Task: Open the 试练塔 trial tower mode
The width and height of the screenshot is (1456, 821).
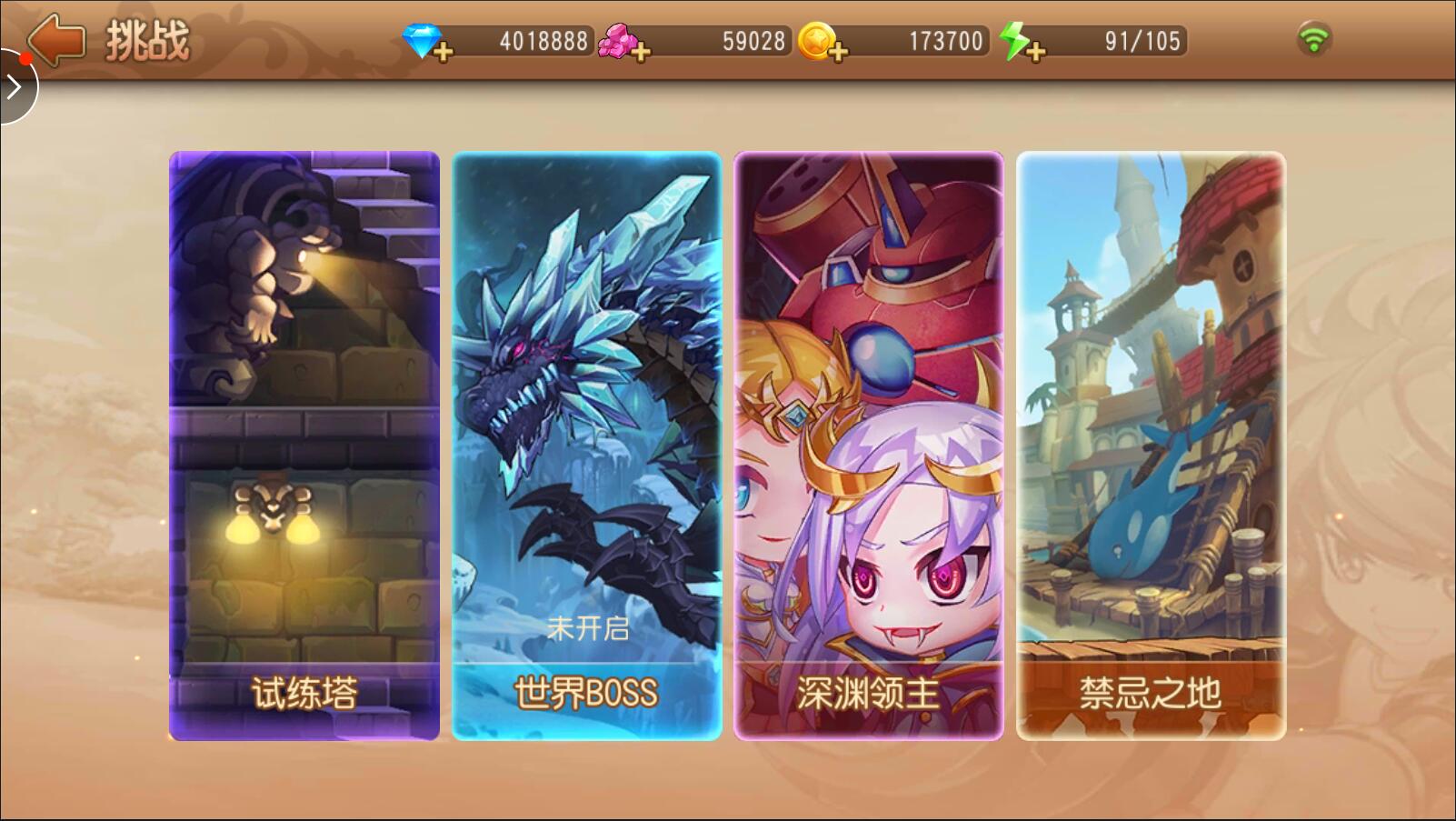Action: [x=304, y=436]
